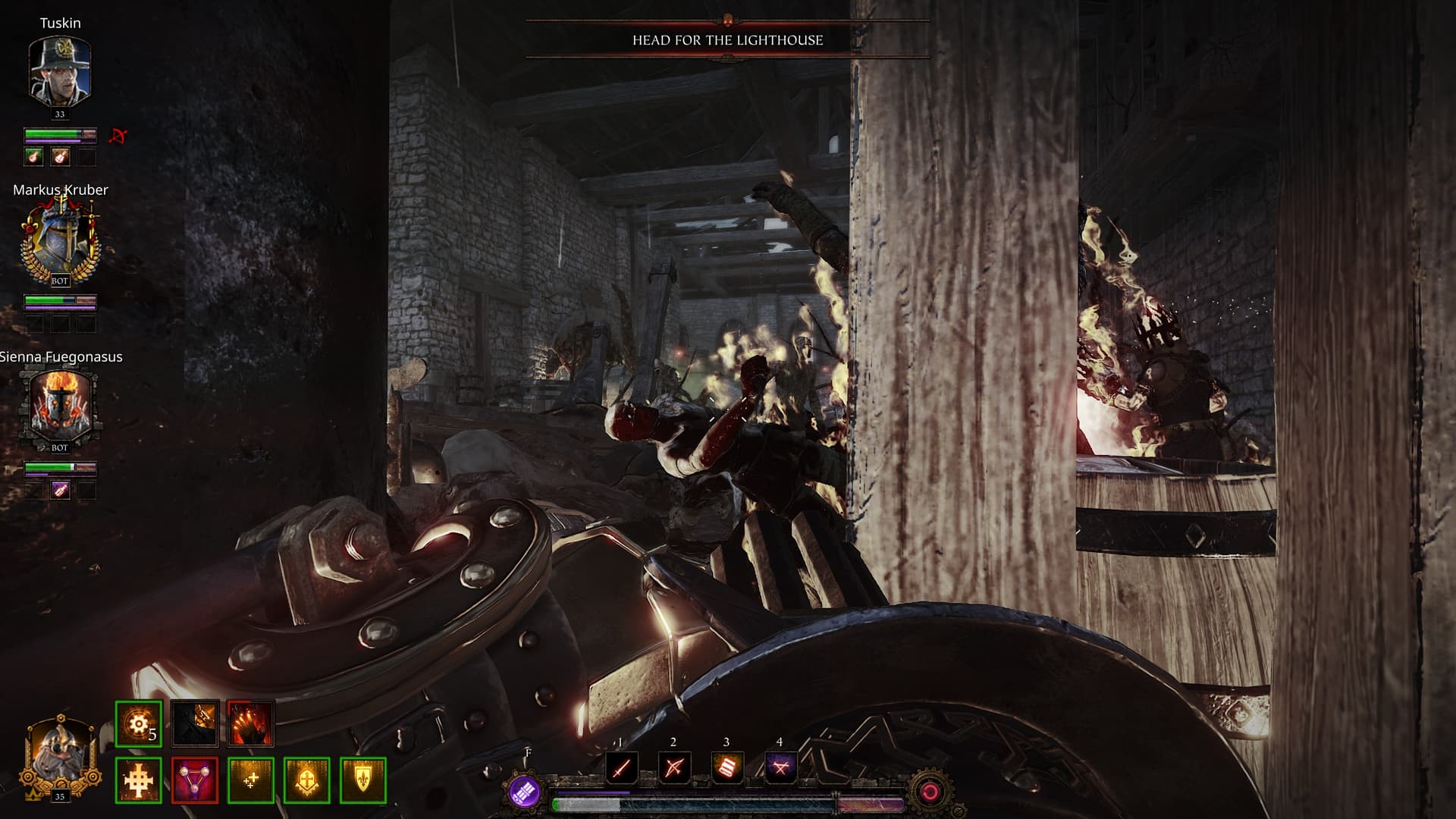Select the dark blade buff icon
This screenshot has width=1456, height=819.
(x=195, y=723)
